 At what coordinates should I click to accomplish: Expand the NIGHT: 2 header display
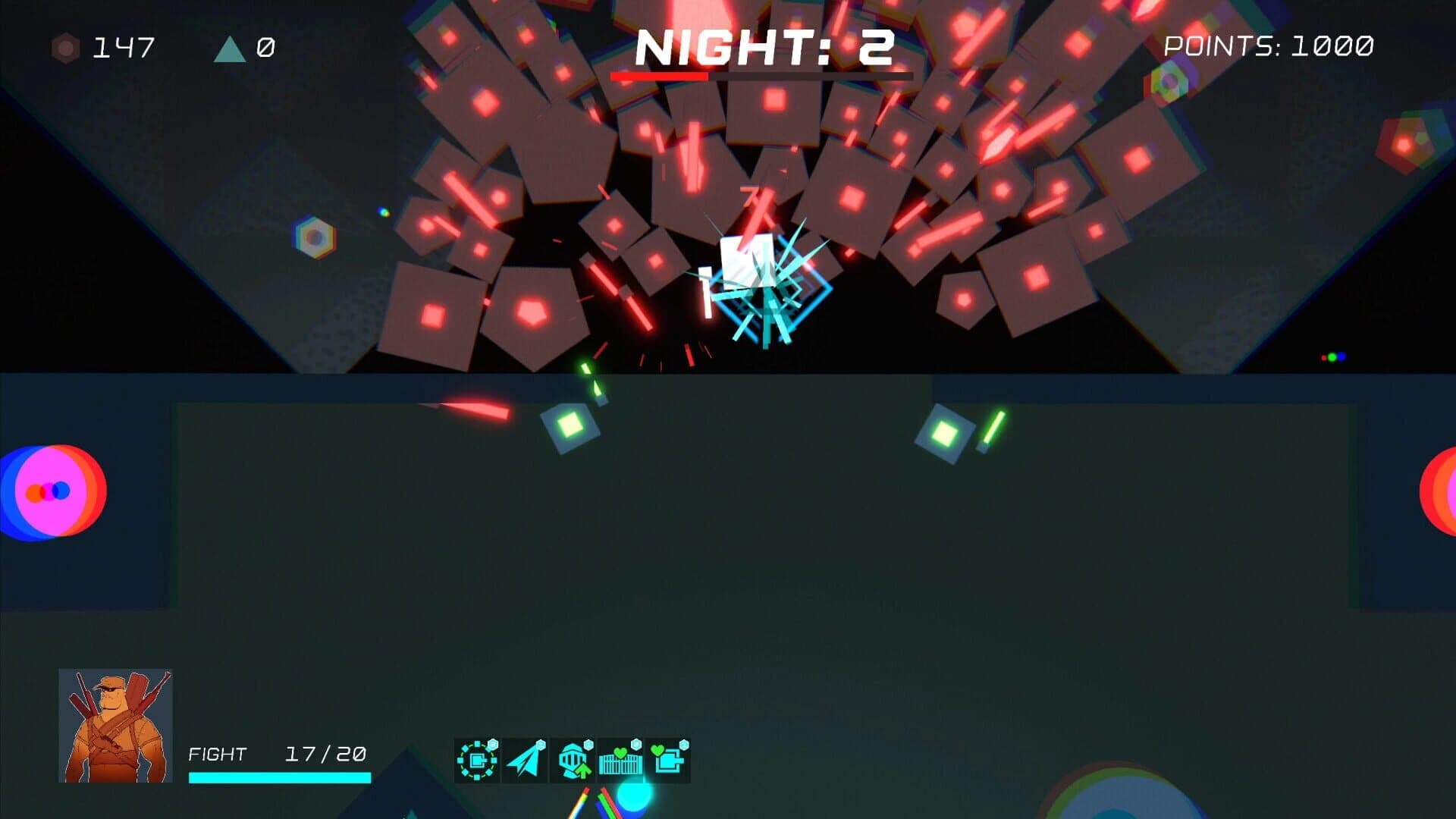762,47
